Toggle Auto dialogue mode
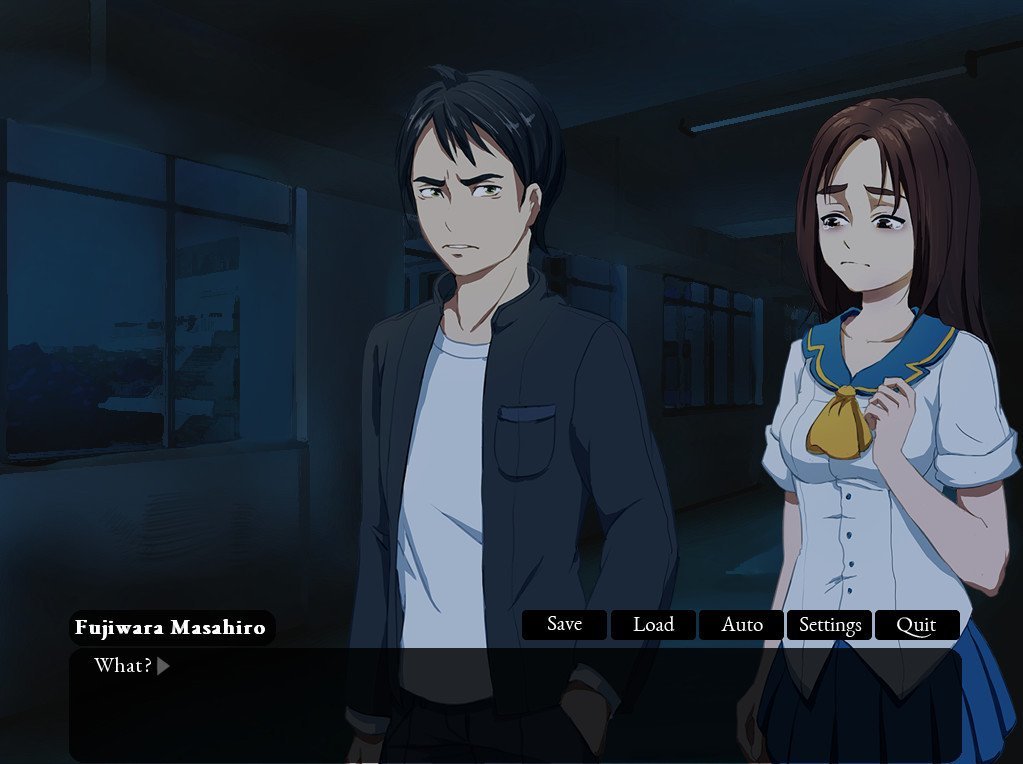The width and height of the screenshot is (1023, 764). pyautogui.click(x=742, y=625)
